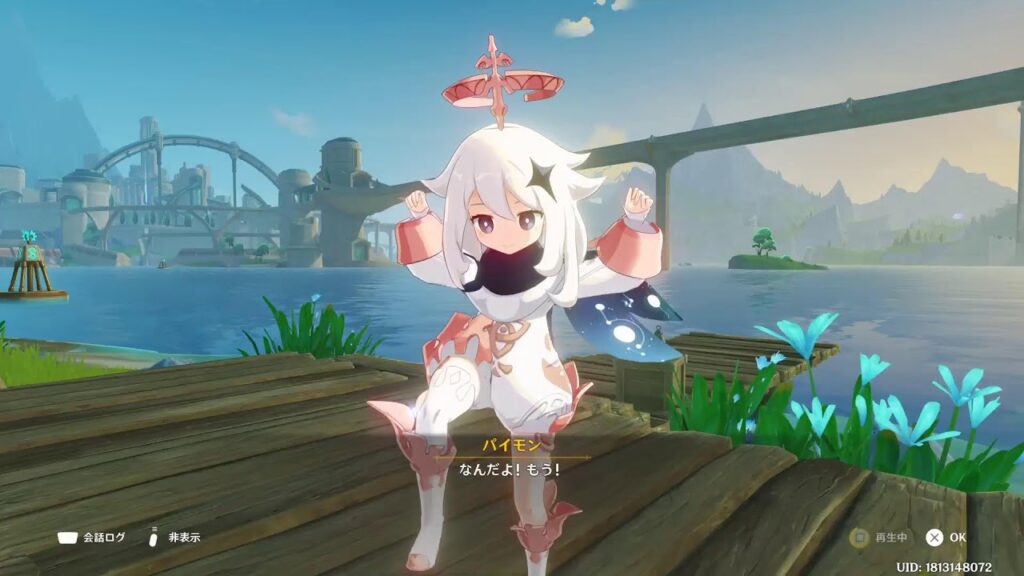Toggle the 再生中 auto-play option
Viewport: 1024px width, 576px height.
881,537
